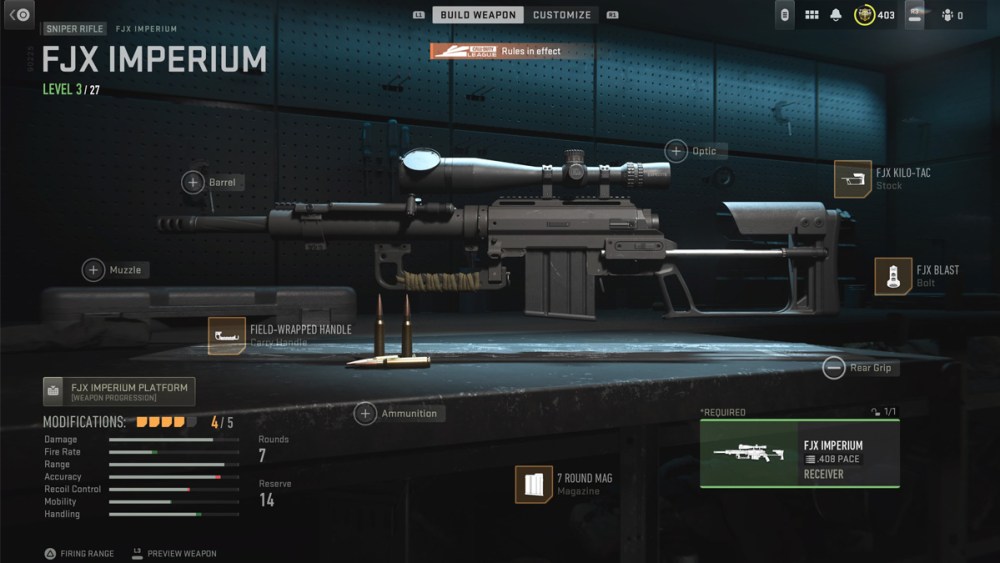This screenshot has height=563, width=1000.
Task: Go back using the top-left arrow
Action: pos(20,15)
